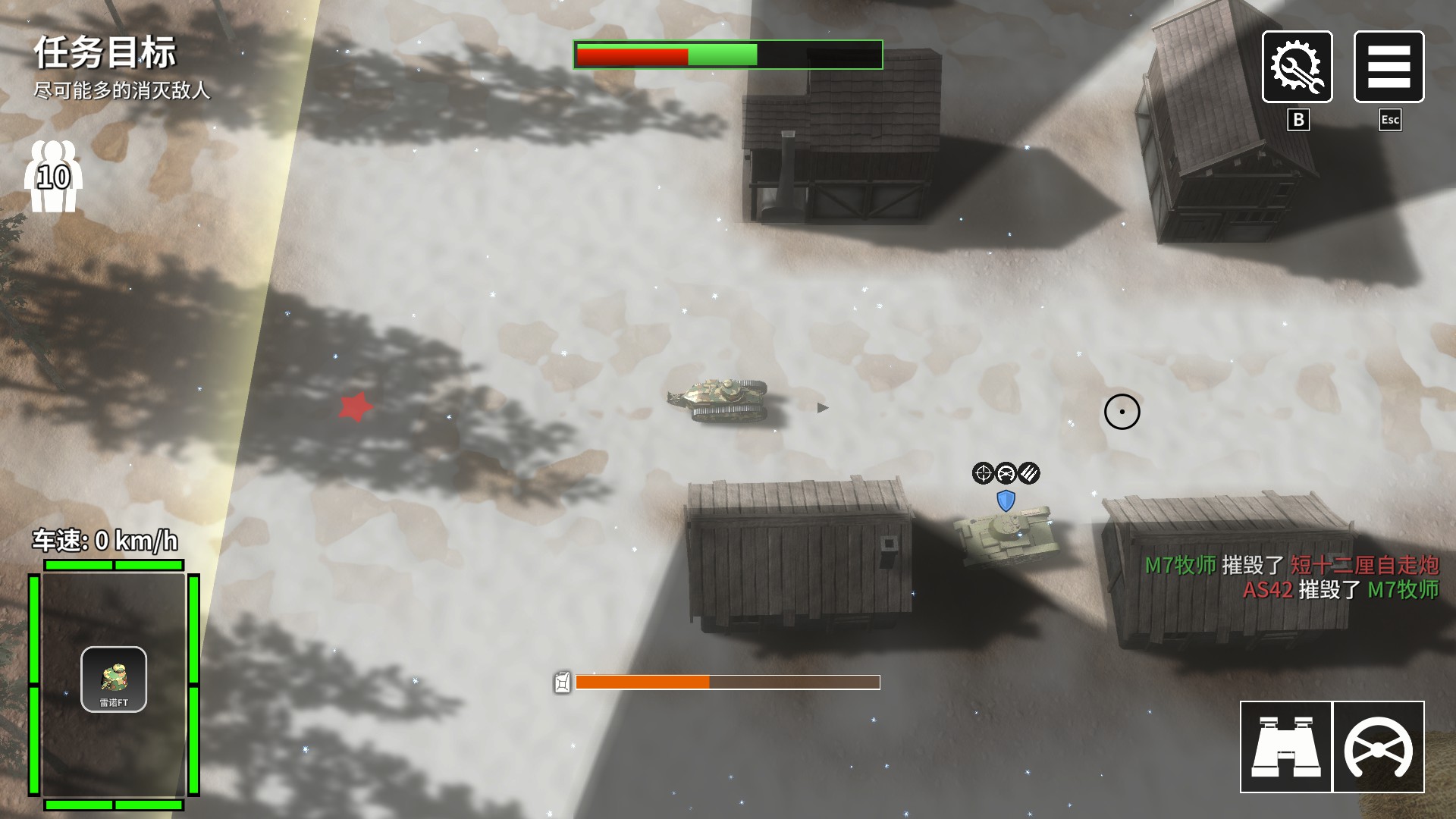
Task: Toggle the steering wheel drive mode
Action: pyautogui.click(x=1378, y=747)
